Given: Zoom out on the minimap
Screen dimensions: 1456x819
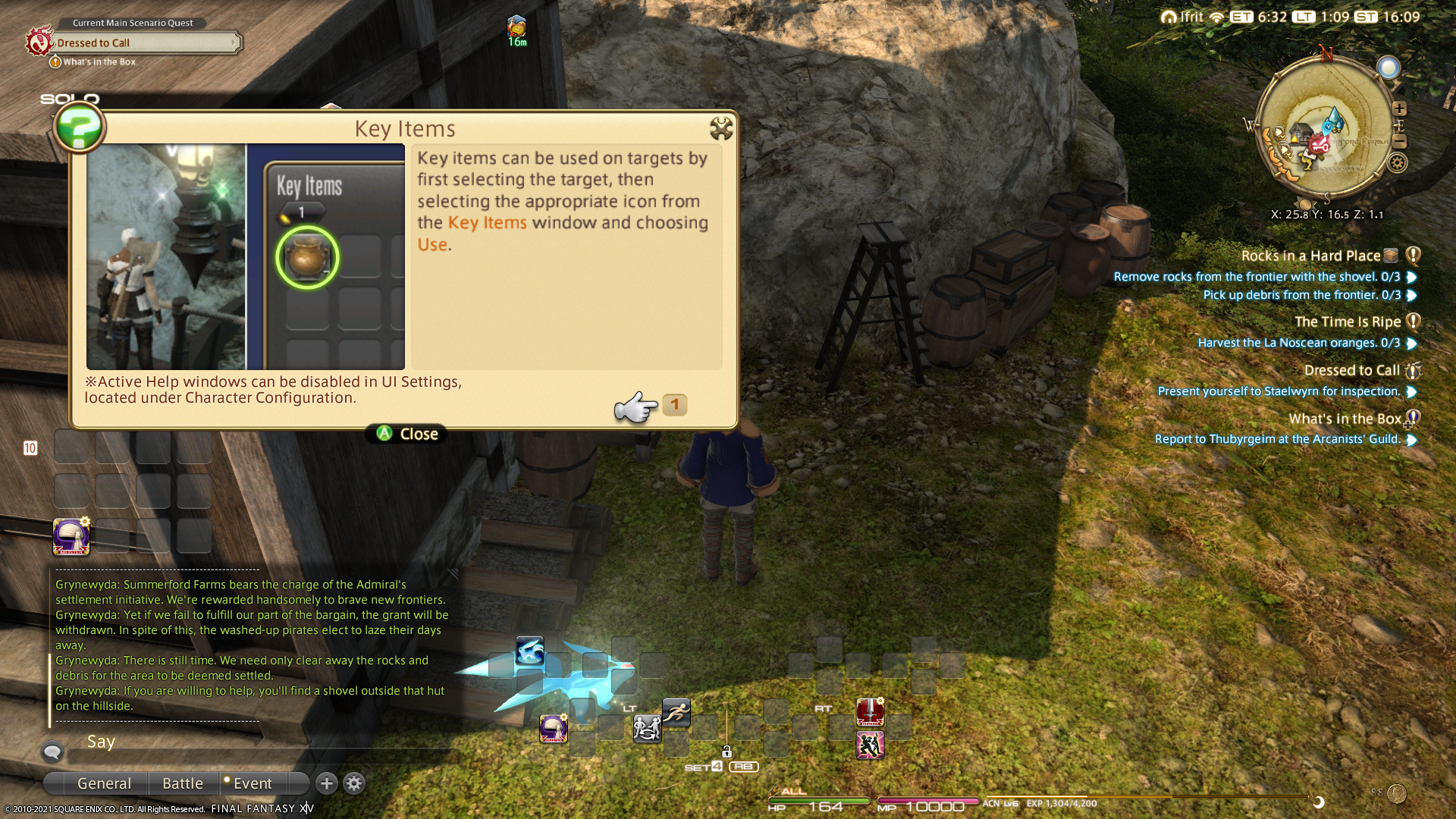Looking at the screenshot, I should click(1400, 142).
